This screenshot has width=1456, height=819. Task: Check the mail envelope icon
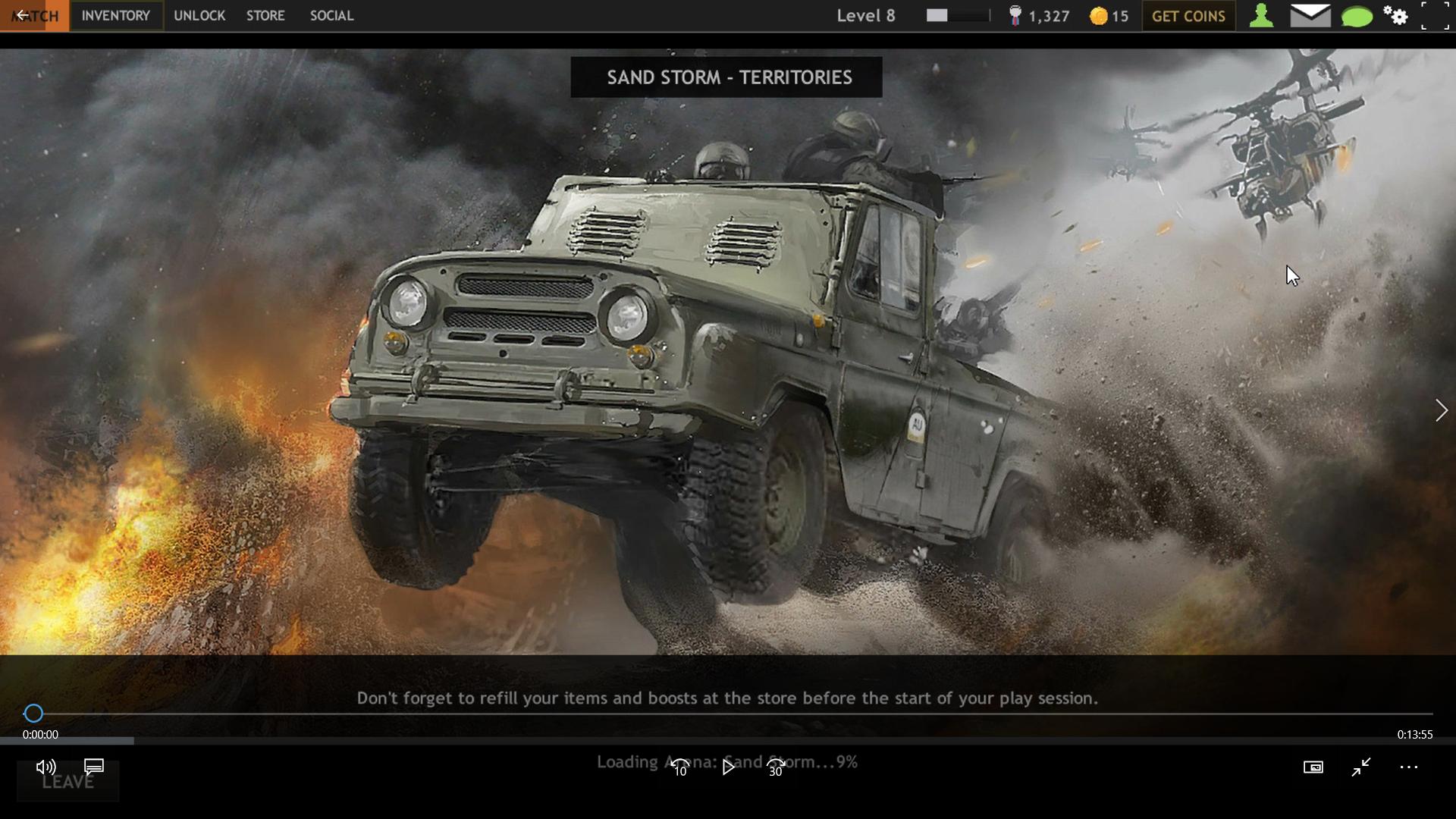coord(1310,16)
